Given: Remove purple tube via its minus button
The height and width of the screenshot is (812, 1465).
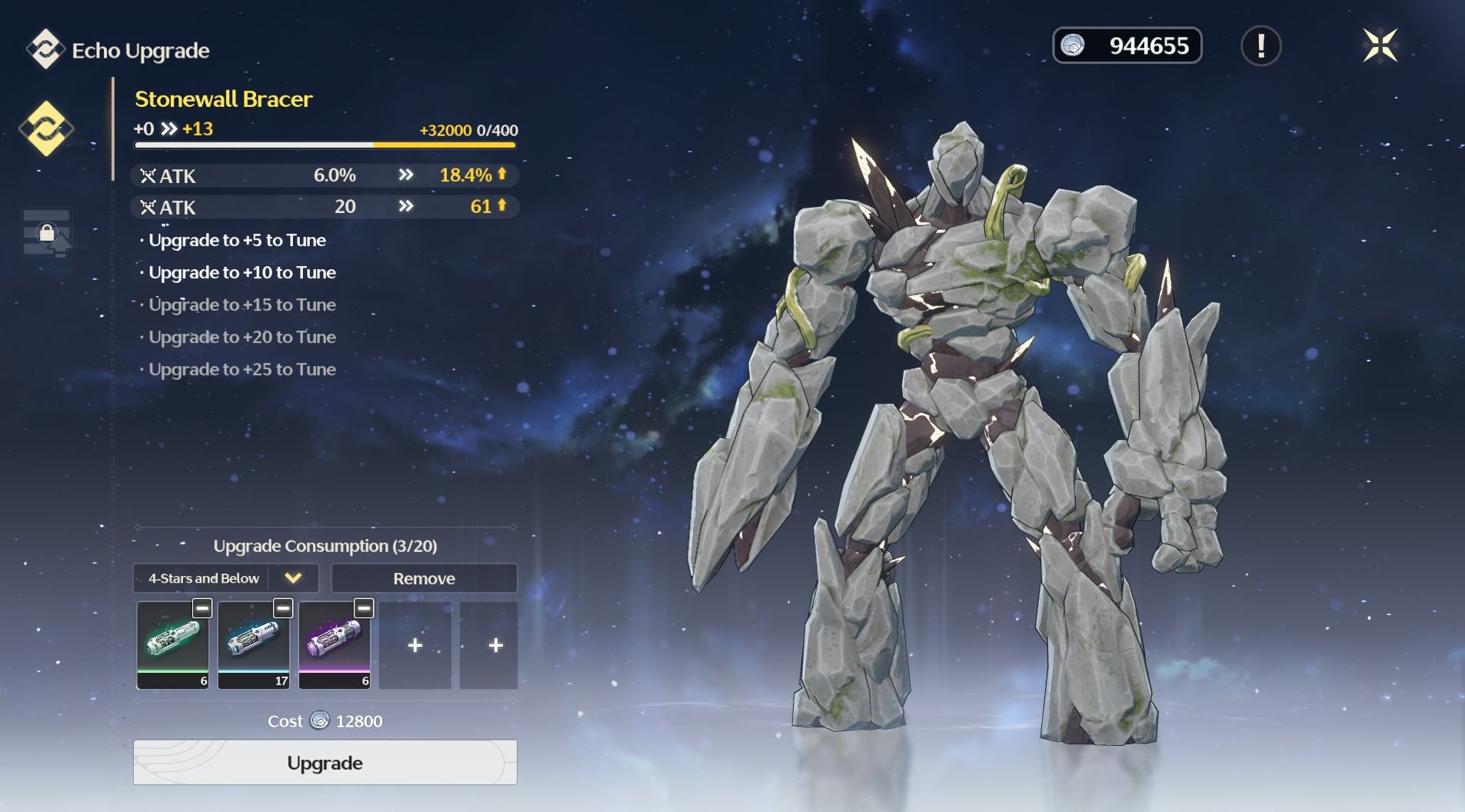Looking at the screenshot, I should pos(364,608).
